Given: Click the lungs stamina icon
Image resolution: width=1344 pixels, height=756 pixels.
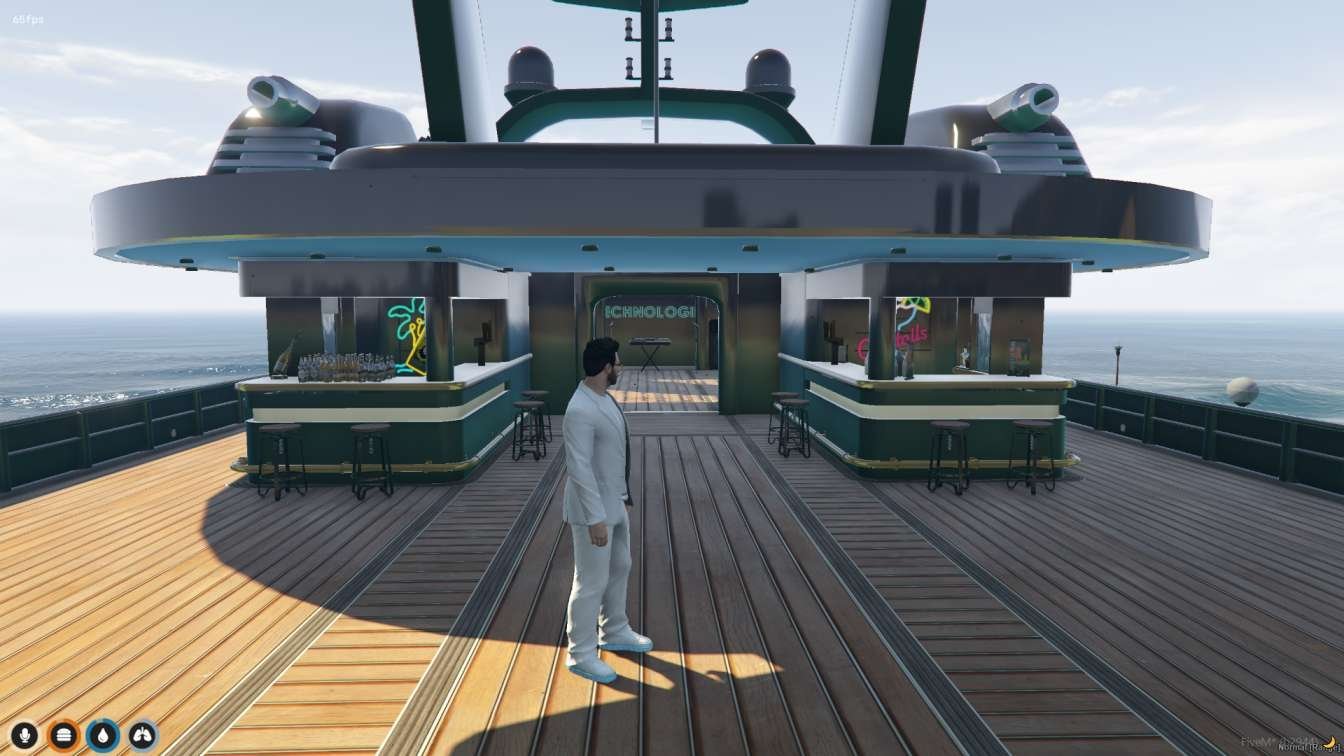Looking at the screenshot, I should point(143,736).
